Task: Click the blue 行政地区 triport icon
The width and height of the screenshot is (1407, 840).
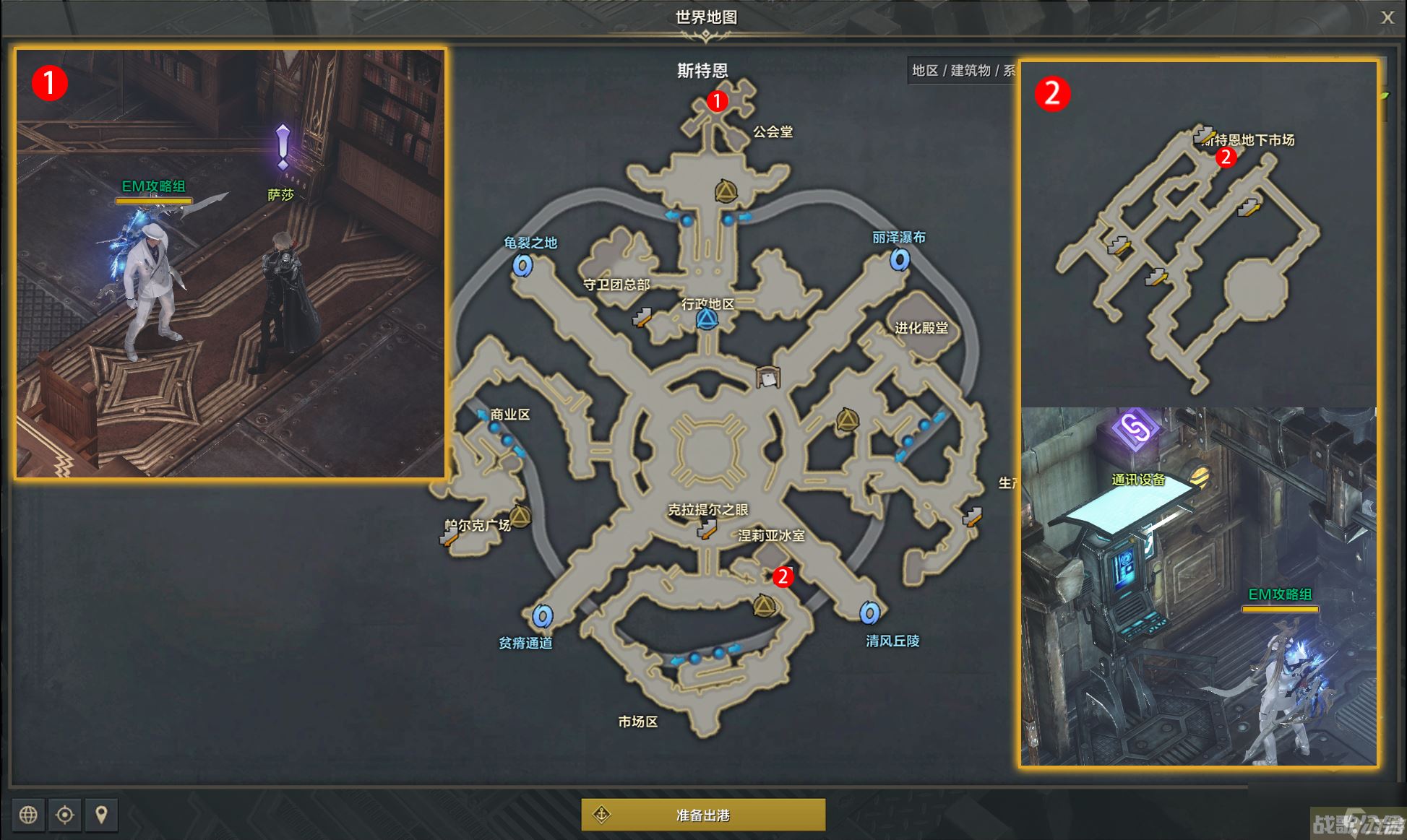Action: coord(707,319)
